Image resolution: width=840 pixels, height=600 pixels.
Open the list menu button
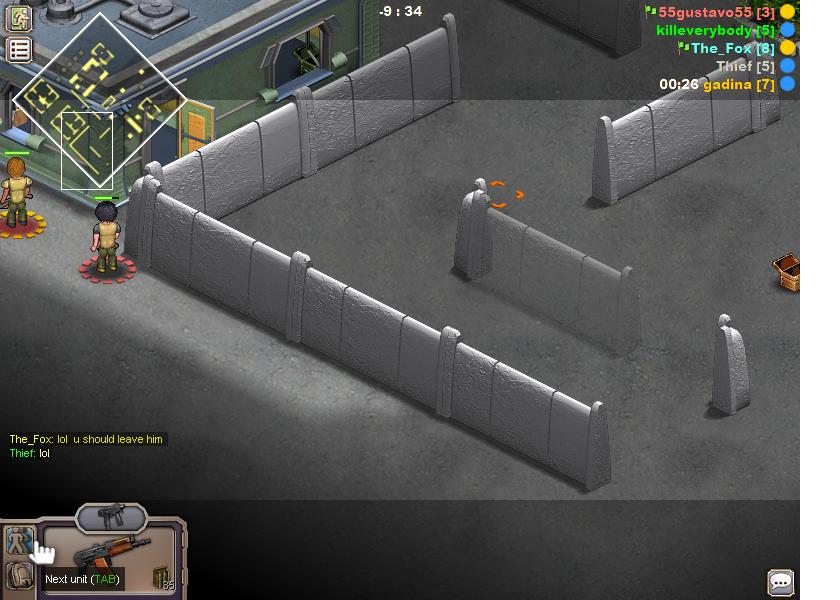pos(19,50)
